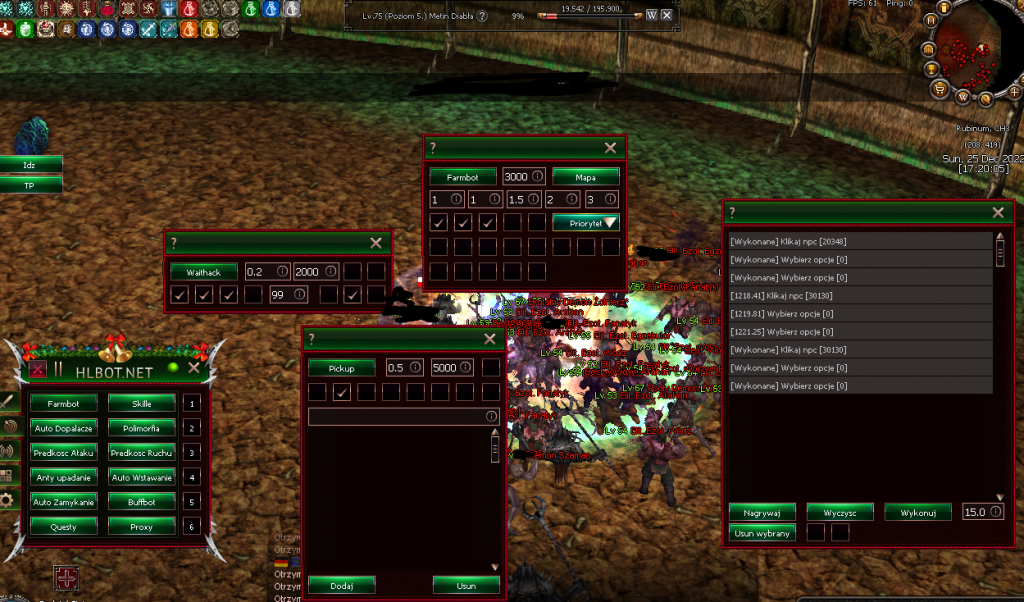The width and height of the screenshot is (1024, 602).
Task: Open the Skille option
Action: click(x=142, y=404)
